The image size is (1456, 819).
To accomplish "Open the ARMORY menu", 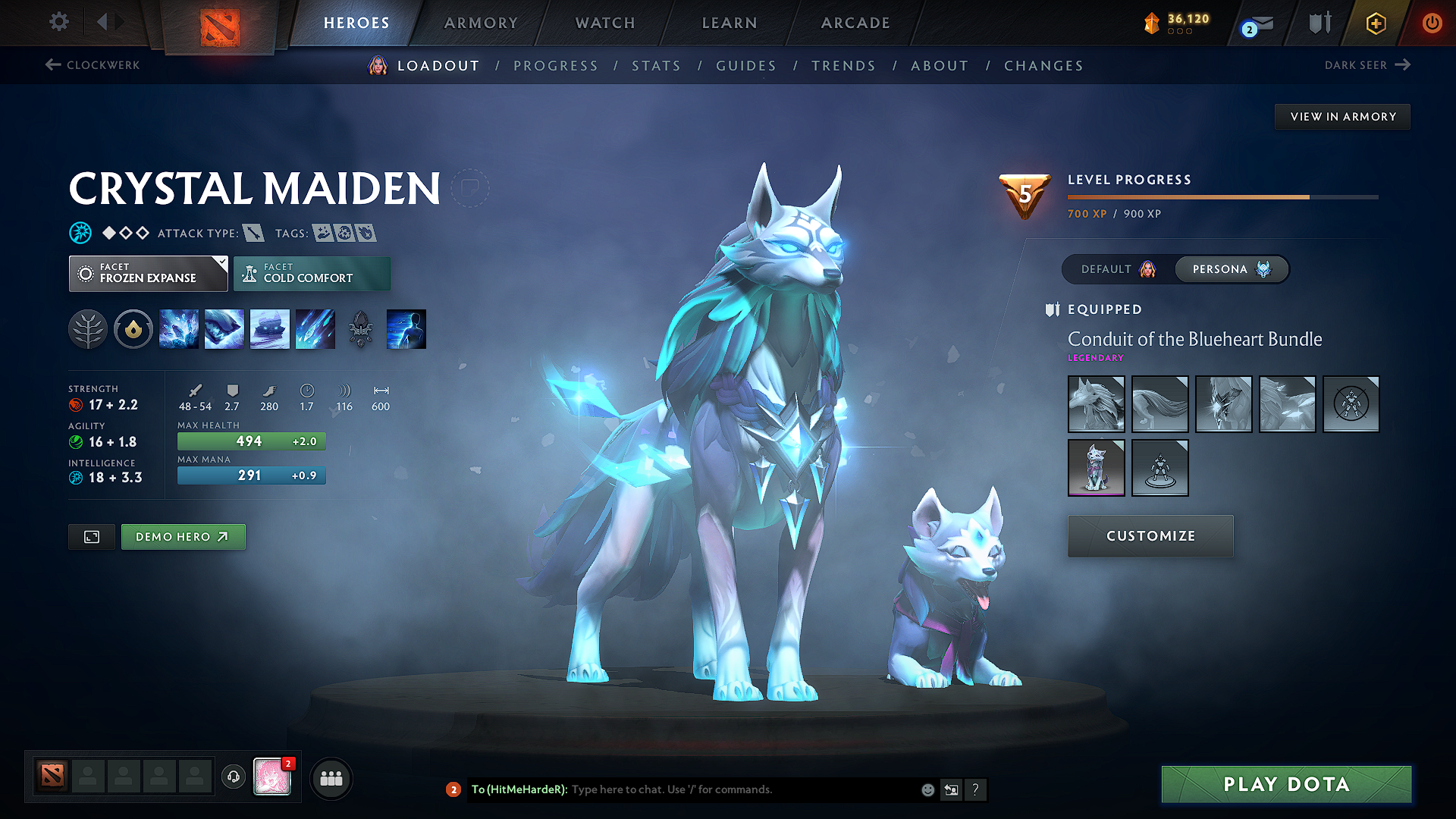I will pos(481,23).
